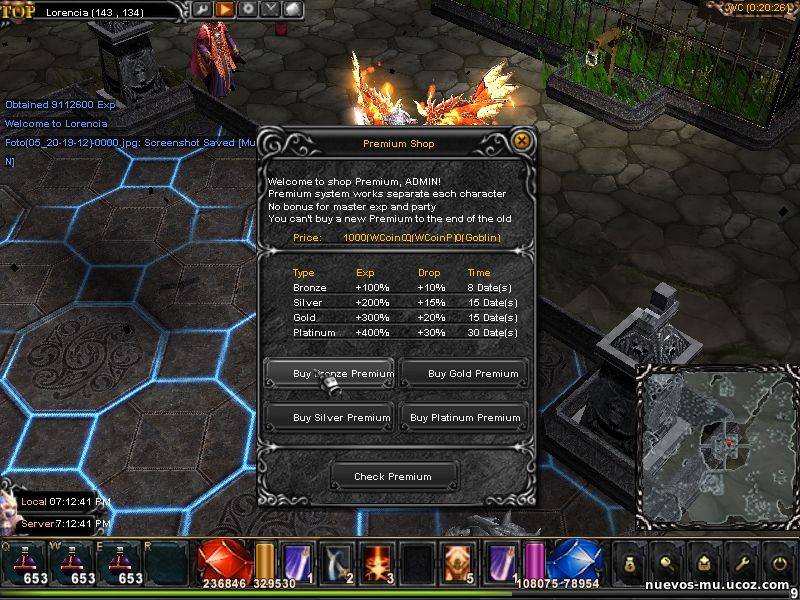Close the Premium Shop window

coord(521,142)
